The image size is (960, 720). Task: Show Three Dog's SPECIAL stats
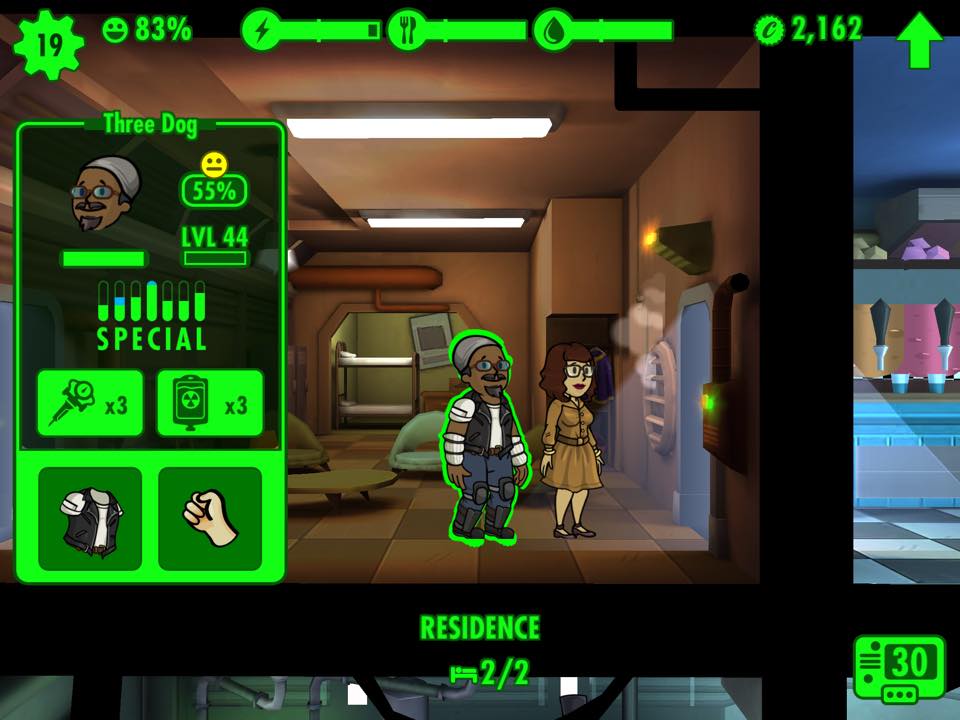151,314
